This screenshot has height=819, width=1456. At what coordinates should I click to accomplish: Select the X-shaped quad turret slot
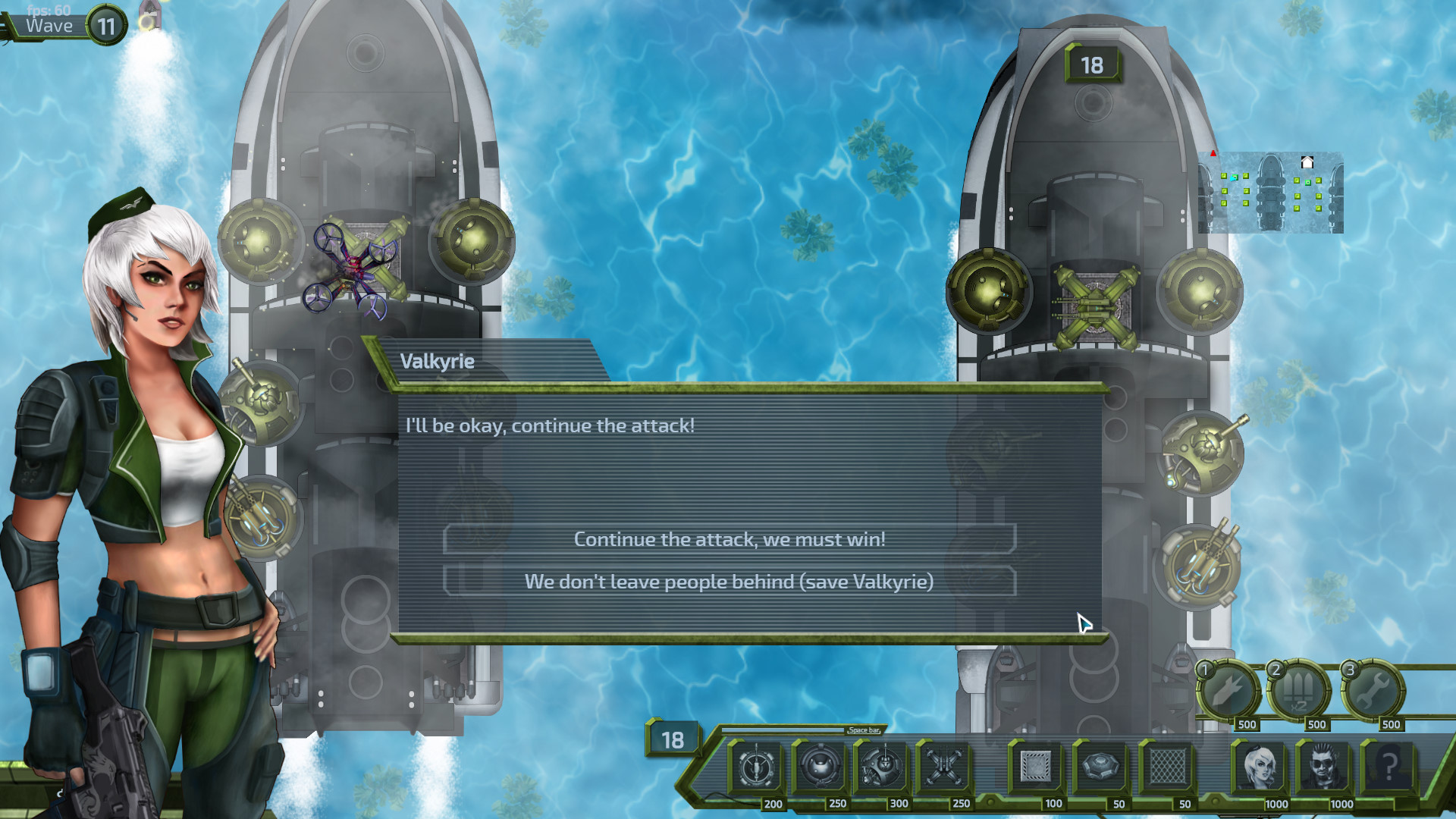(944, 767)
